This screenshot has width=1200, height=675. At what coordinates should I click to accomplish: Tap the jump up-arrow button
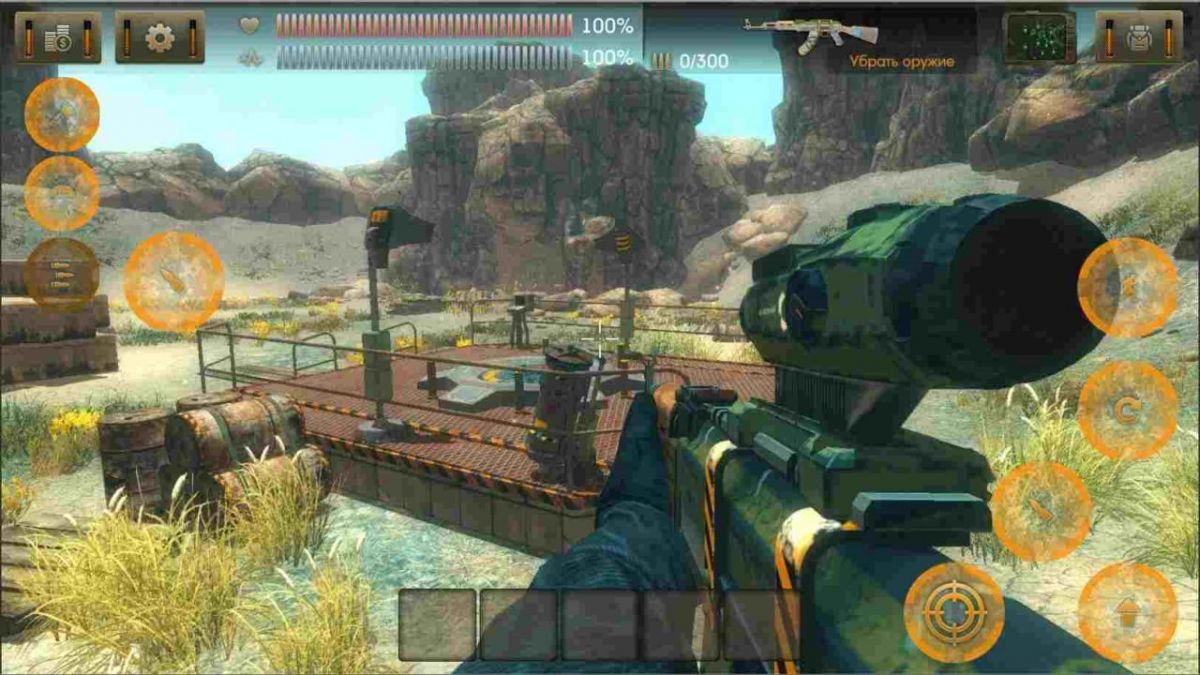click(x=1127, y=612)
